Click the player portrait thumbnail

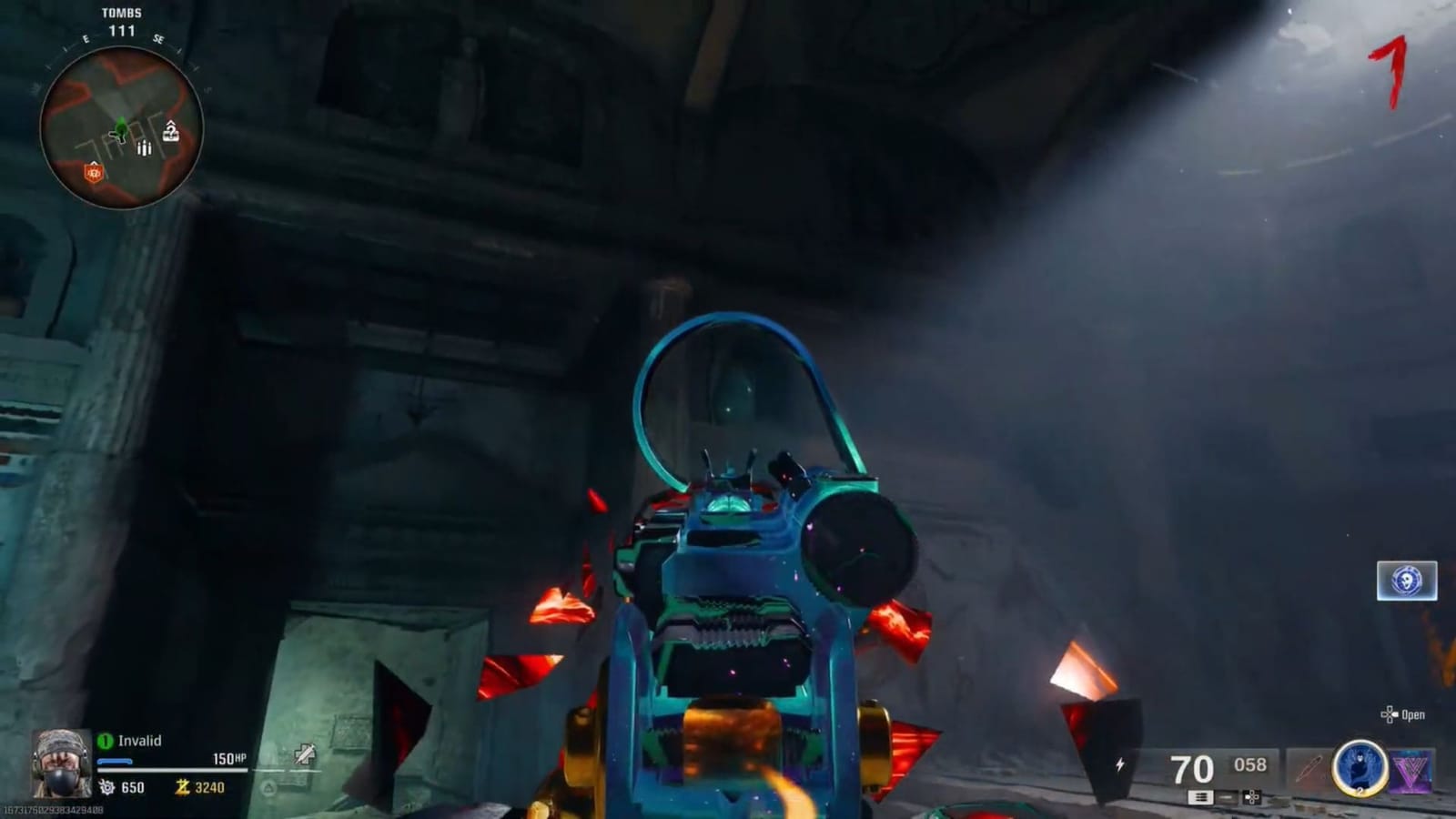pos(62,764)
